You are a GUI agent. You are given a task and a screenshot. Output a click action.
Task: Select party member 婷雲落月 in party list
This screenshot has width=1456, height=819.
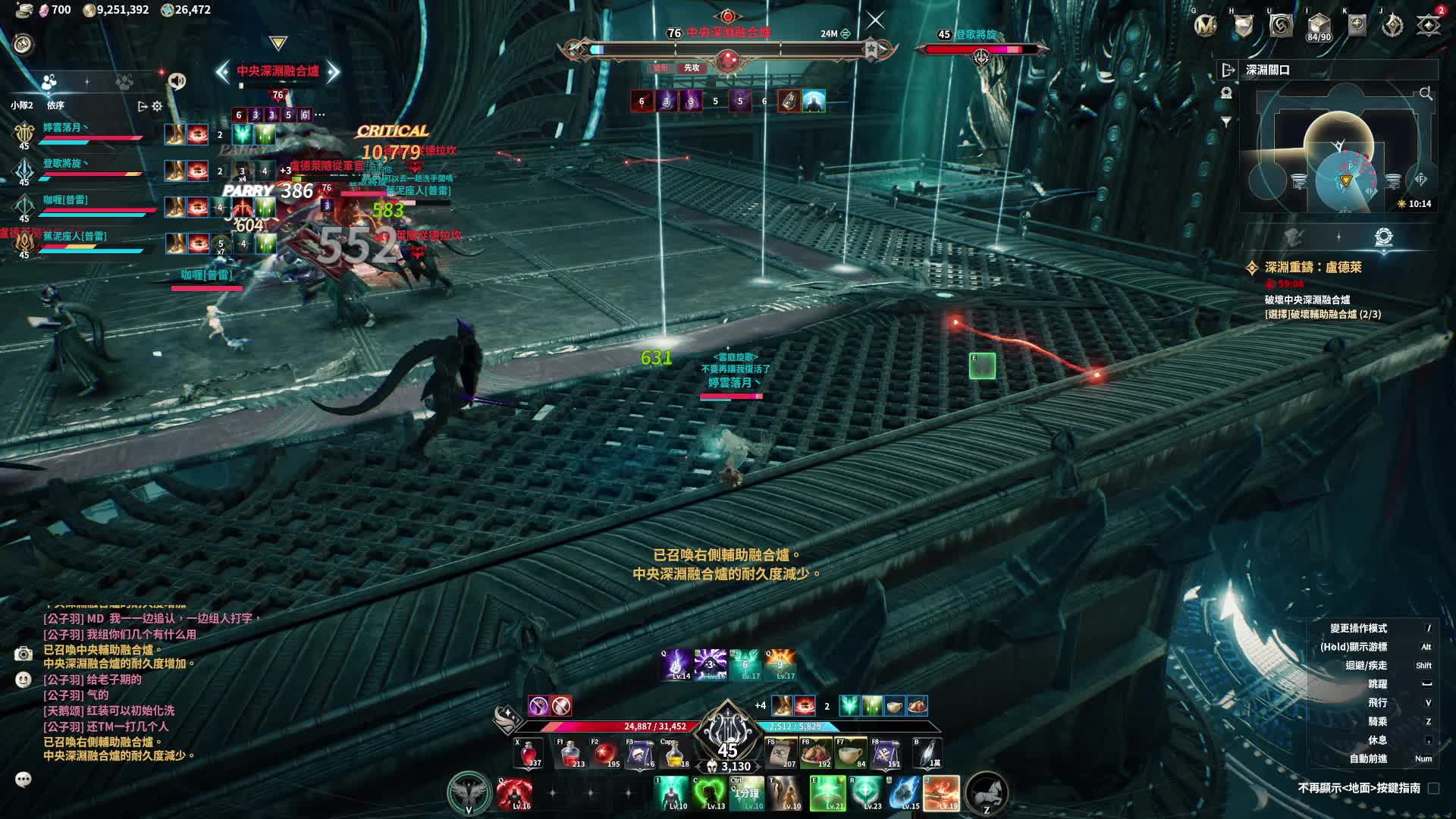pos(64,127)
